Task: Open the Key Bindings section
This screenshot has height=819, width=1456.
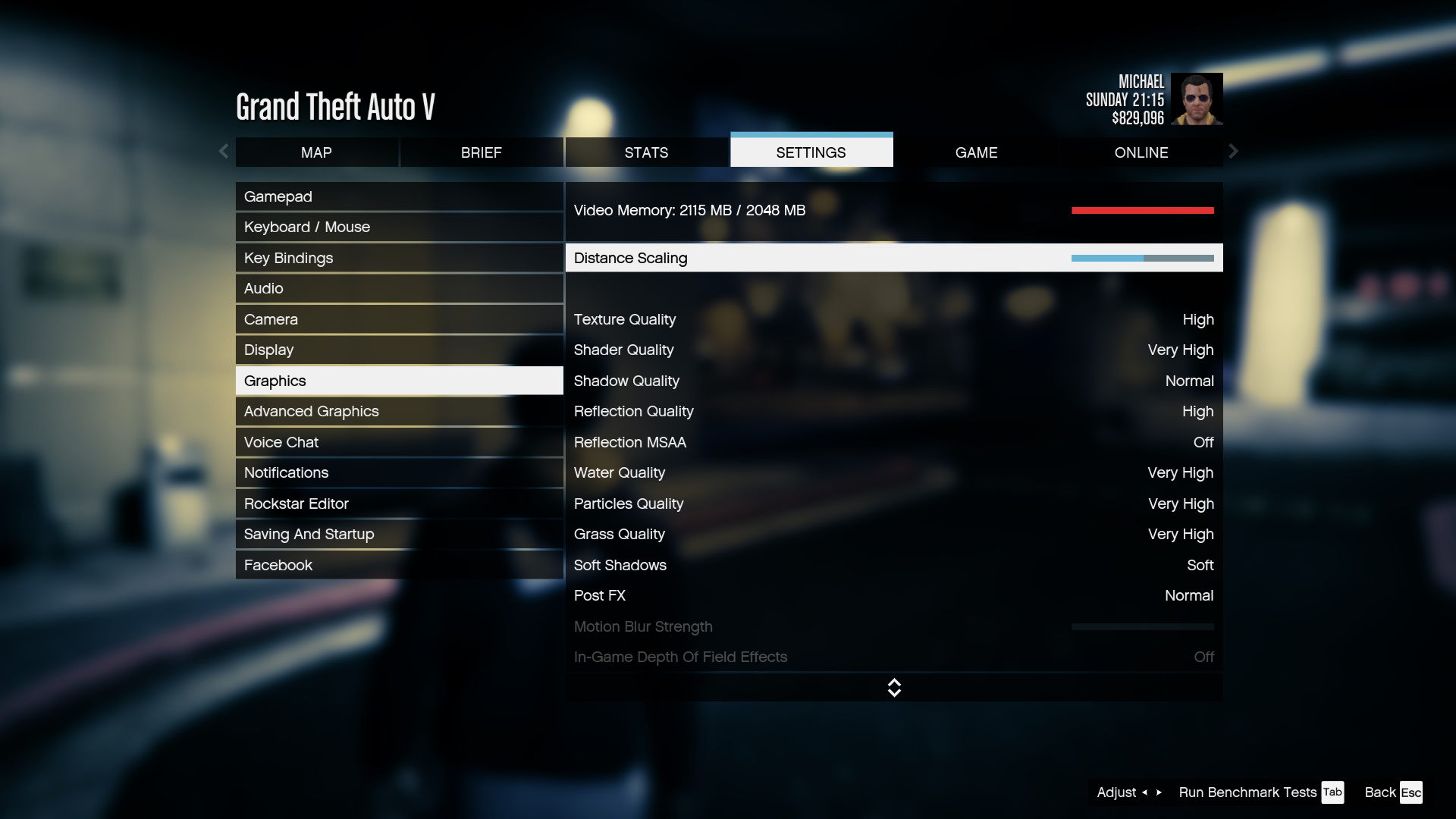Action: tap(399, 259)
